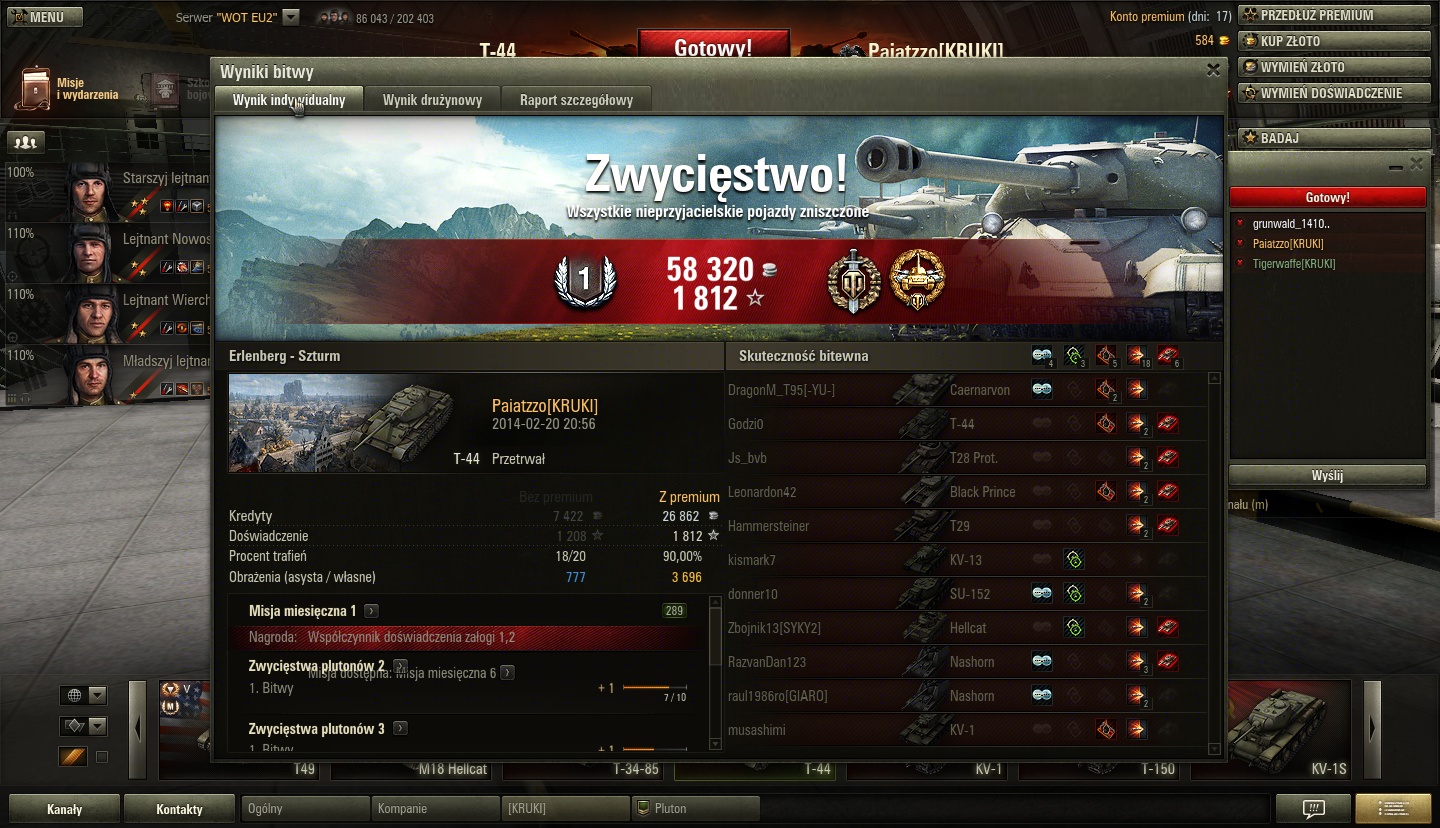Viewport: 1440px width, 828px height.
Task: Choose Kup Złoto button
Action: [x=1334, y=41]
